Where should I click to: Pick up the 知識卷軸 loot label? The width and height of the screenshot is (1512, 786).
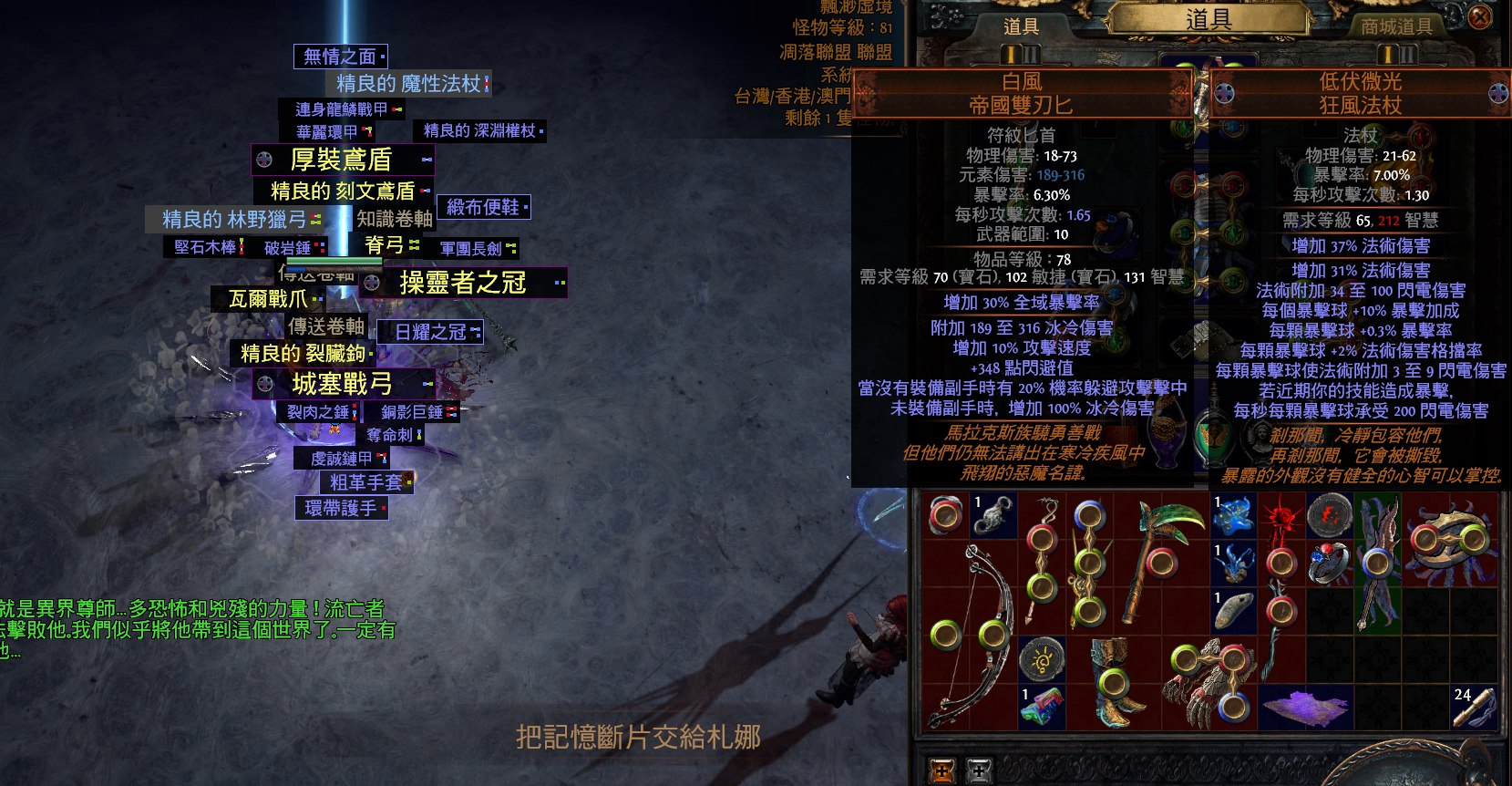click(394, 219)
